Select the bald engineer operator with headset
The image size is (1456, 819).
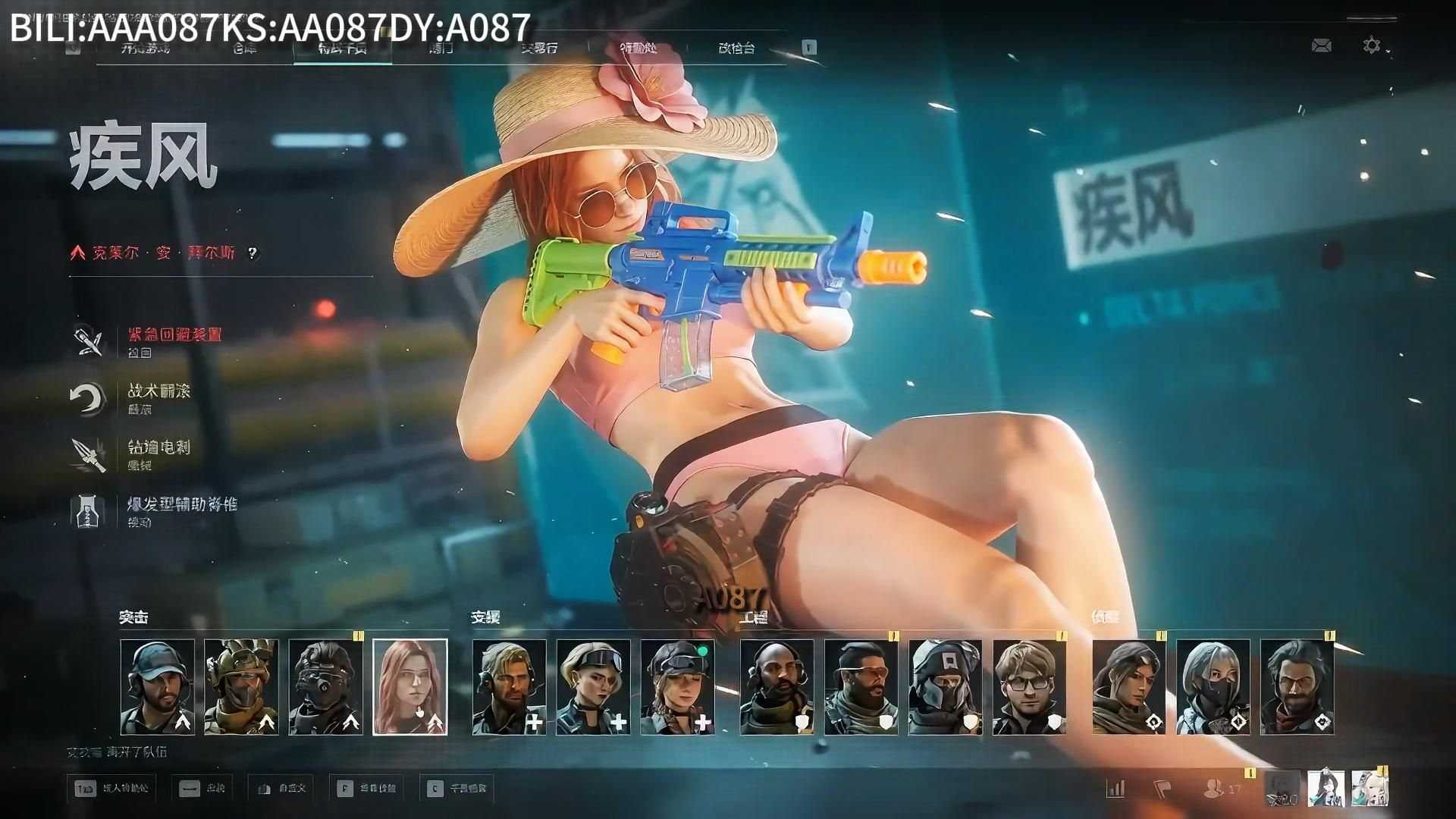pos(777,687)
